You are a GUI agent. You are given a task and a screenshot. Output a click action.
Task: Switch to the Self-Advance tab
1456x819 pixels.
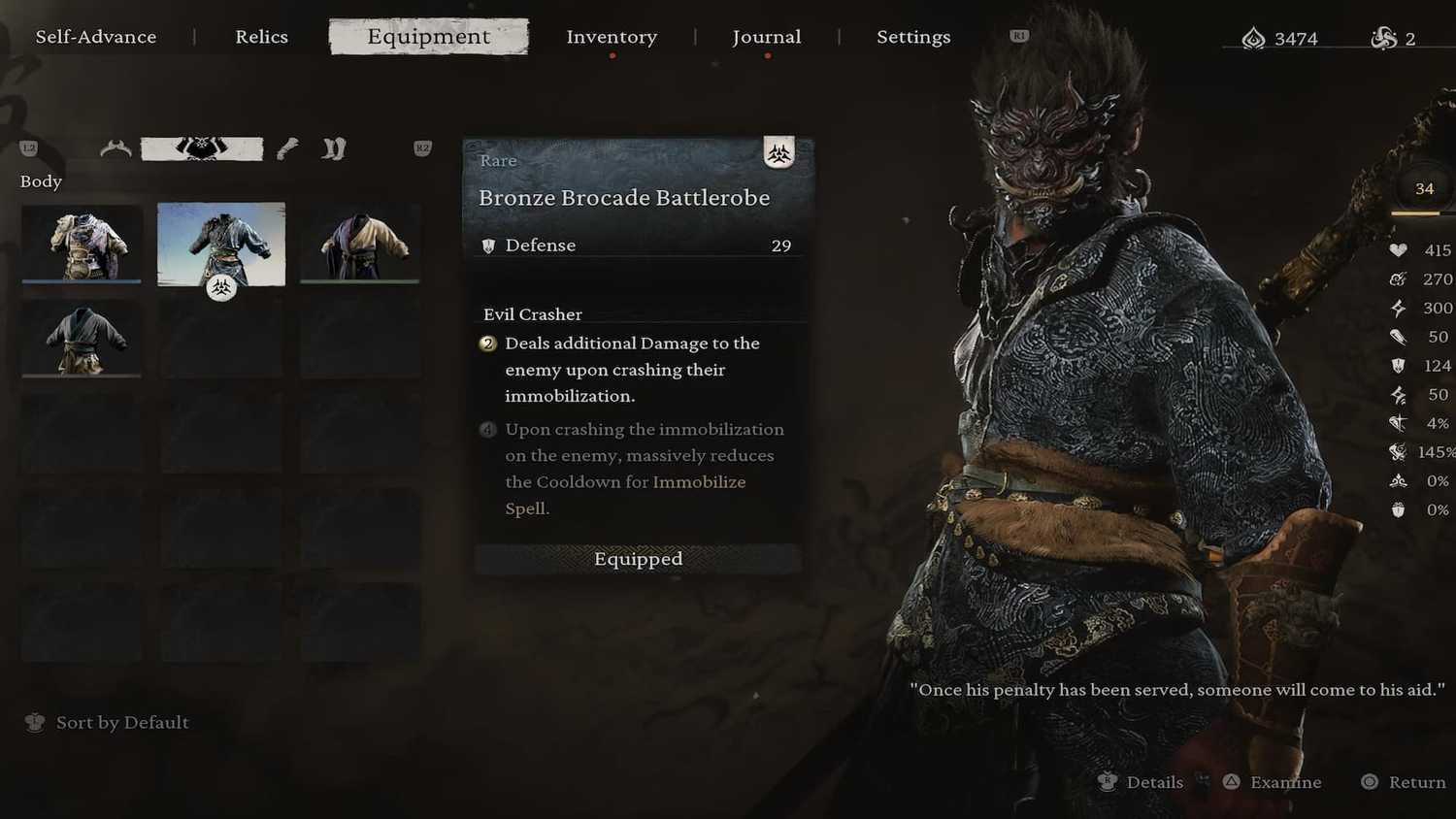96,37
